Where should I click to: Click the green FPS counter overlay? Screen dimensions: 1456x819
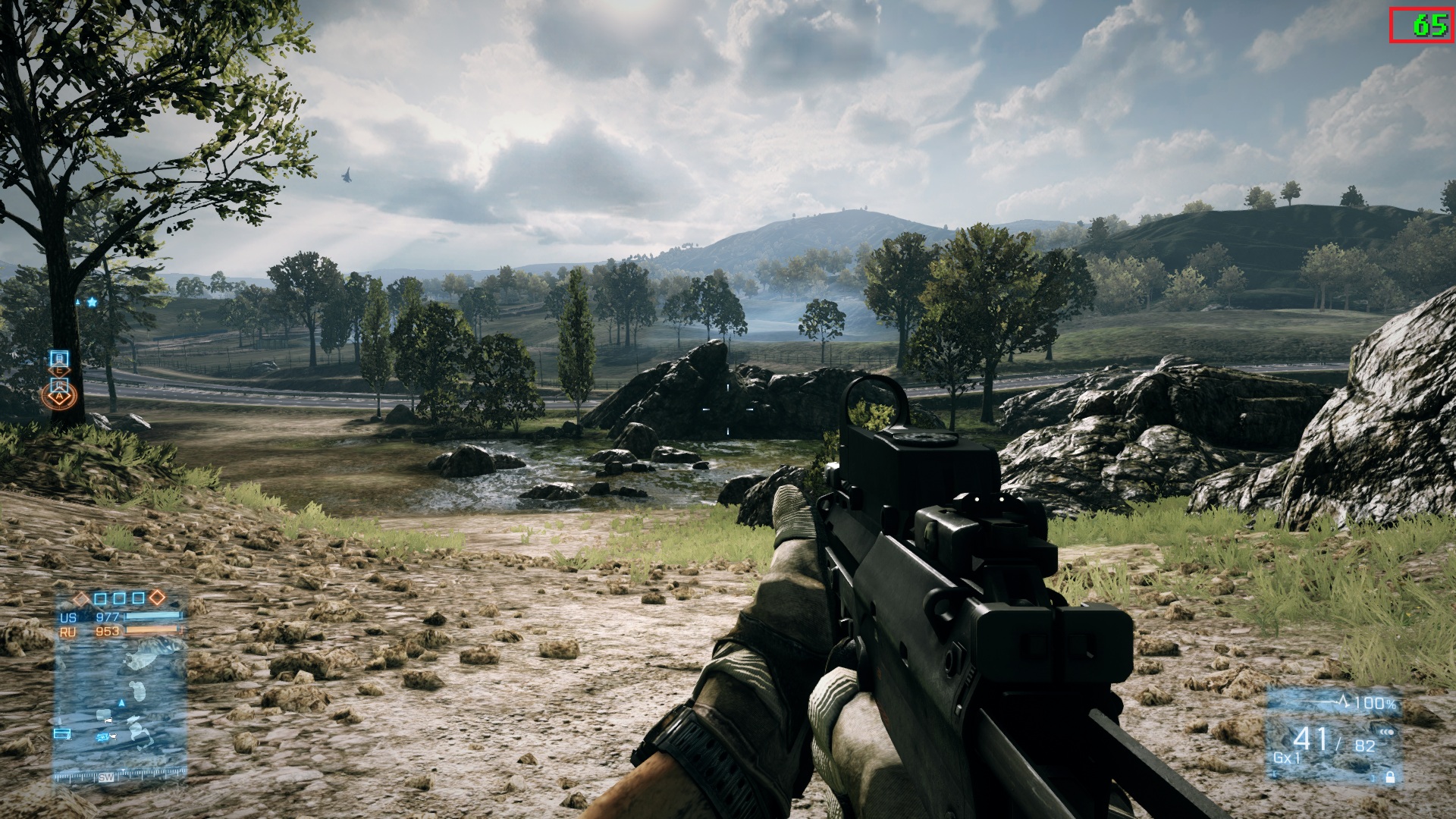point(1429,26)
